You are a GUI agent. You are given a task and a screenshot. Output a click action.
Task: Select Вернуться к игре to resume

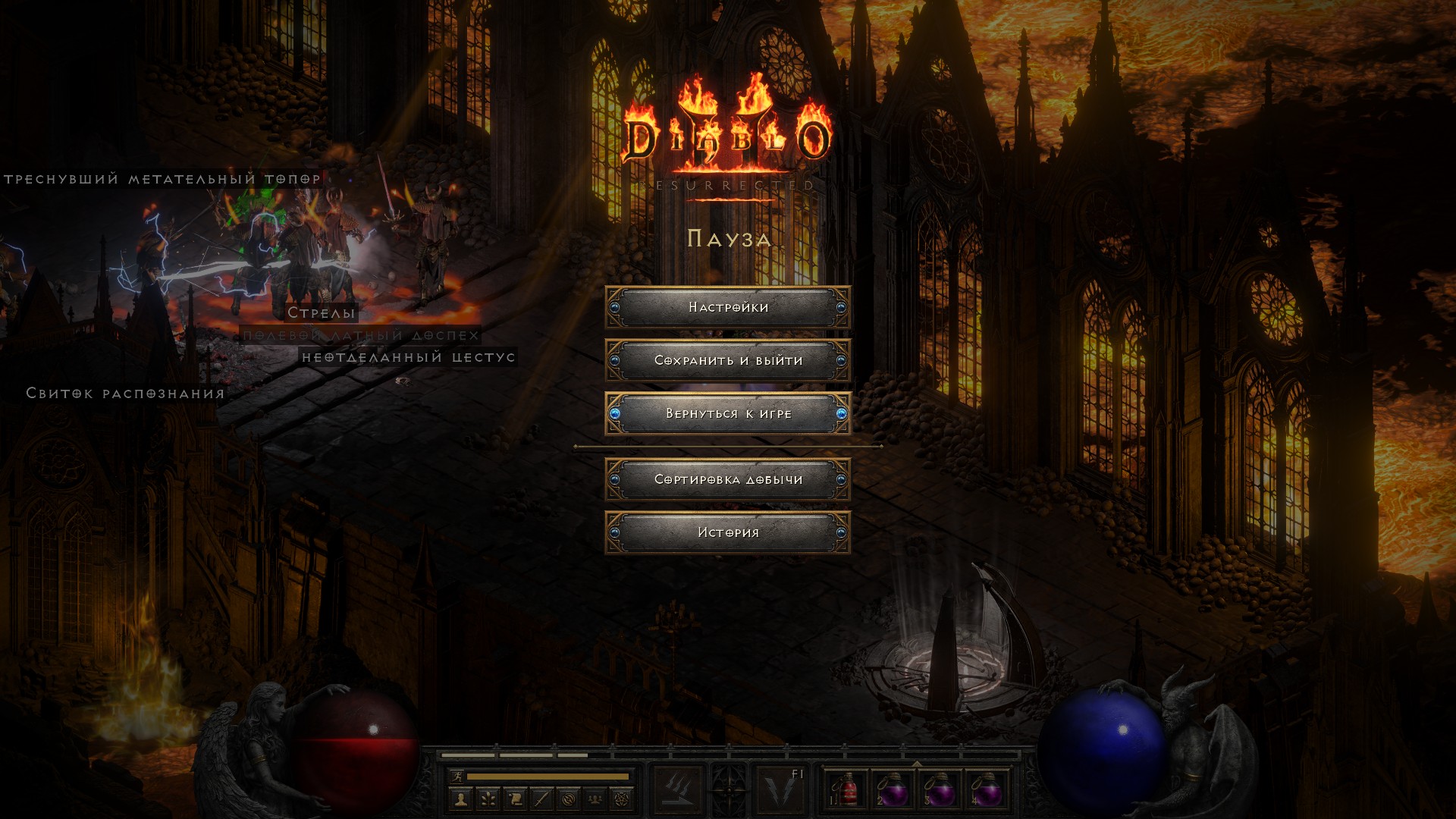click(x=728, y=413)
